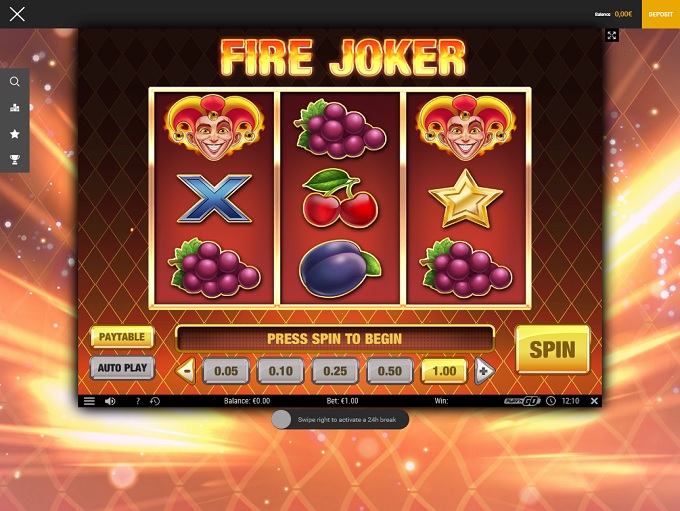Exit using the large X at top left
The height and width of the screenshot is (511, 680).
17,14
